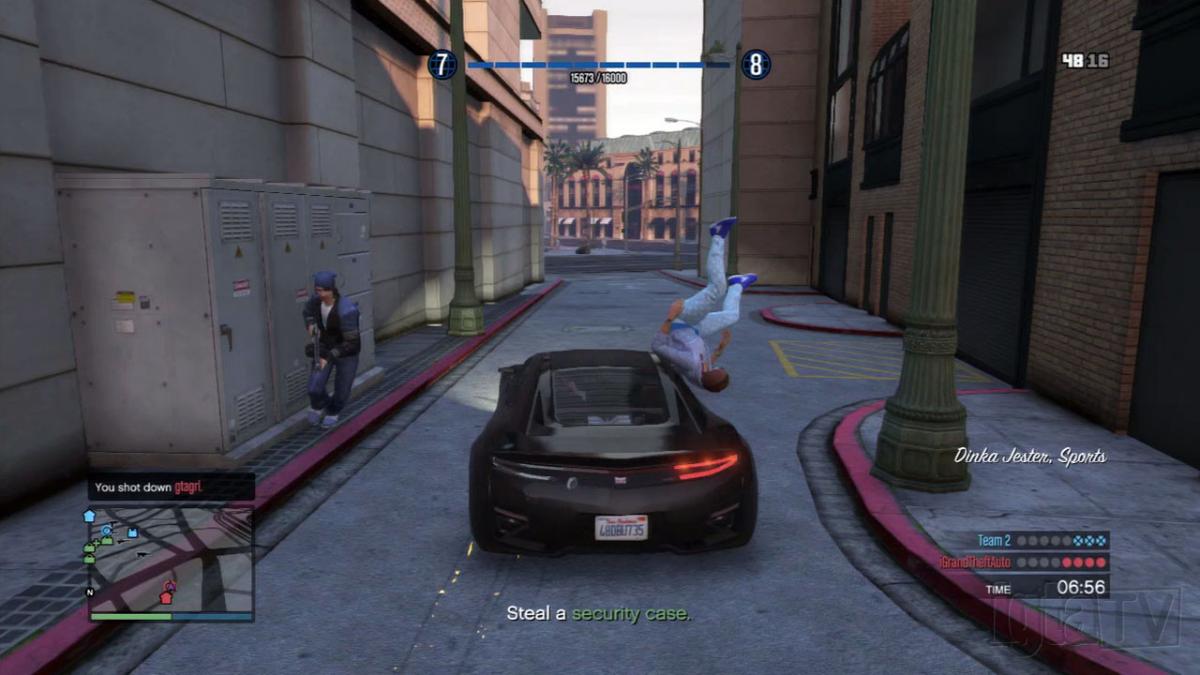Select the Team 2 score row
The height and width of the screenshot is (675, 1200).
click(1042, 540)
